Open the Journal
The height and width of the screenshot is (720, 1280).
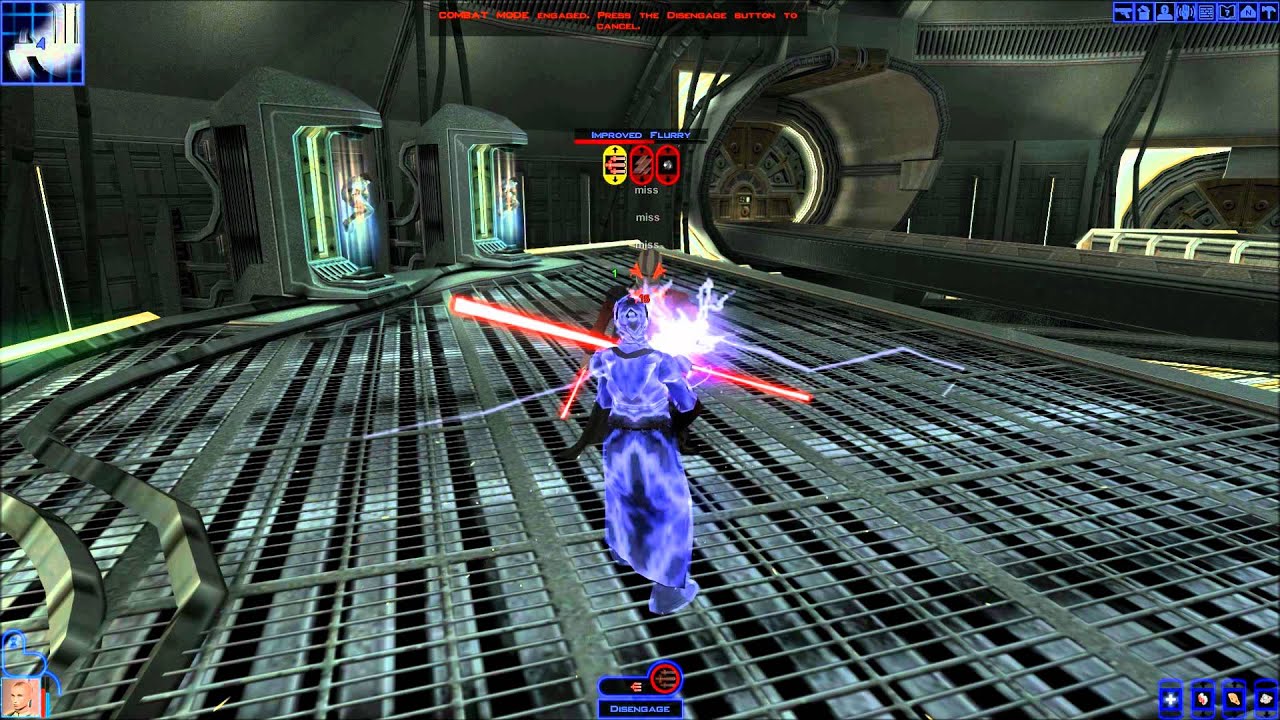click(1227, 13)
